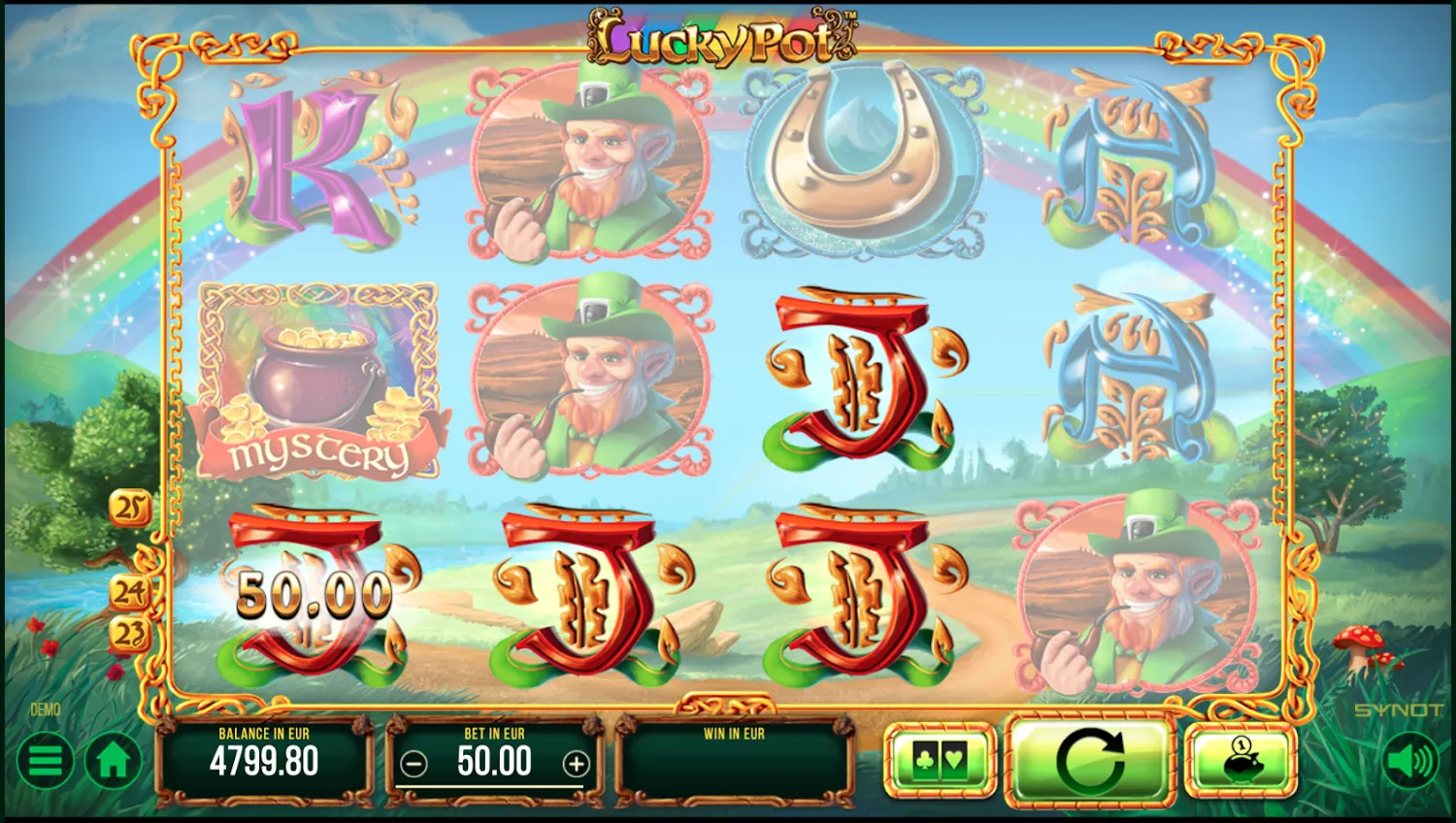Viewport: 1456px width, 823px height.
Task: Click the Balance in EUR display
Action: click(264, 761)
